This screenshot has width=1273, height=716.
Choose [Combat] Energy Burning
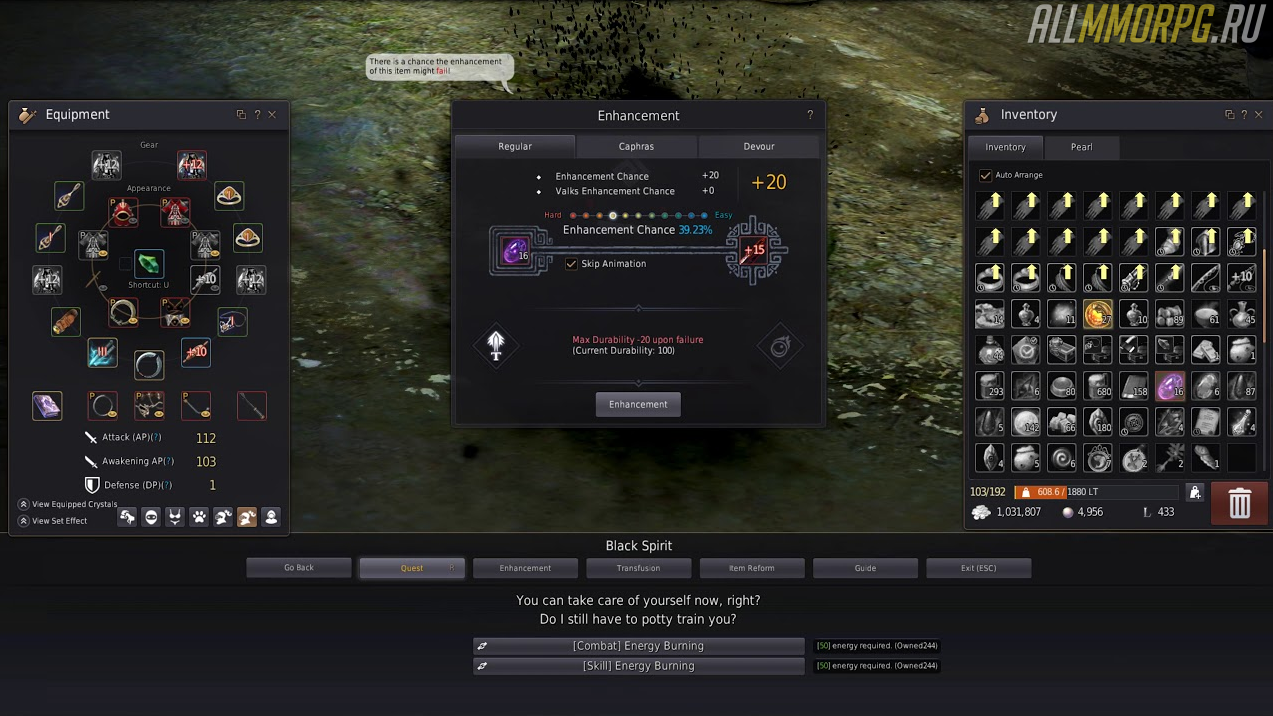pyautogui.click(x=638, y=646)
